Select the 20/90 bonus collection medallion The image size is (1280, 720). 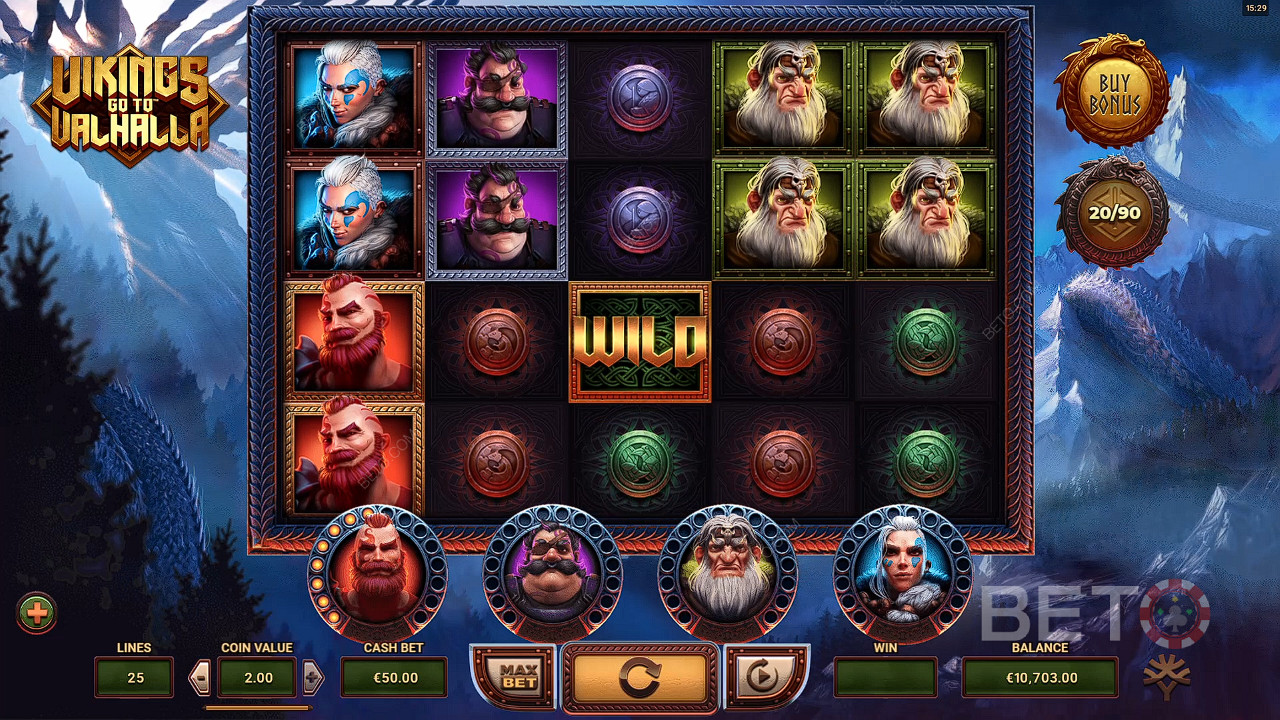point(1115,212)
